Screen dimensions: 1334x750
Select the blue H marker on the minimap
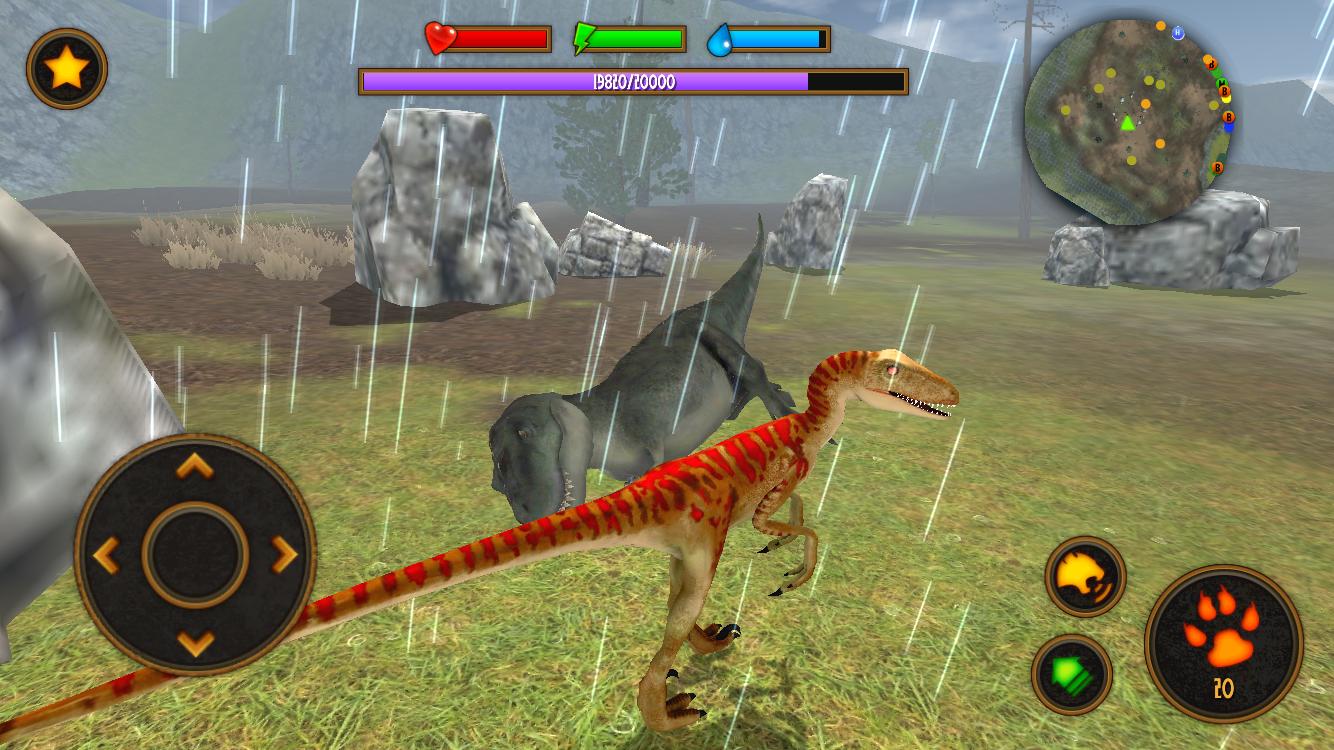click(1176, 32)
